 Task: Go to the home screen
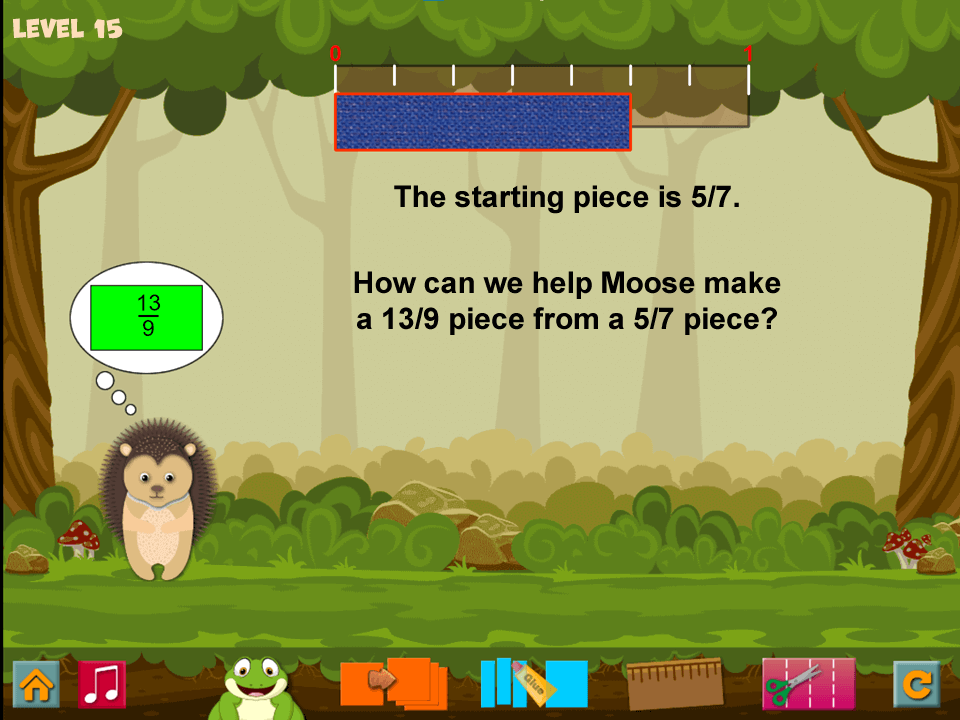(36, 684)
